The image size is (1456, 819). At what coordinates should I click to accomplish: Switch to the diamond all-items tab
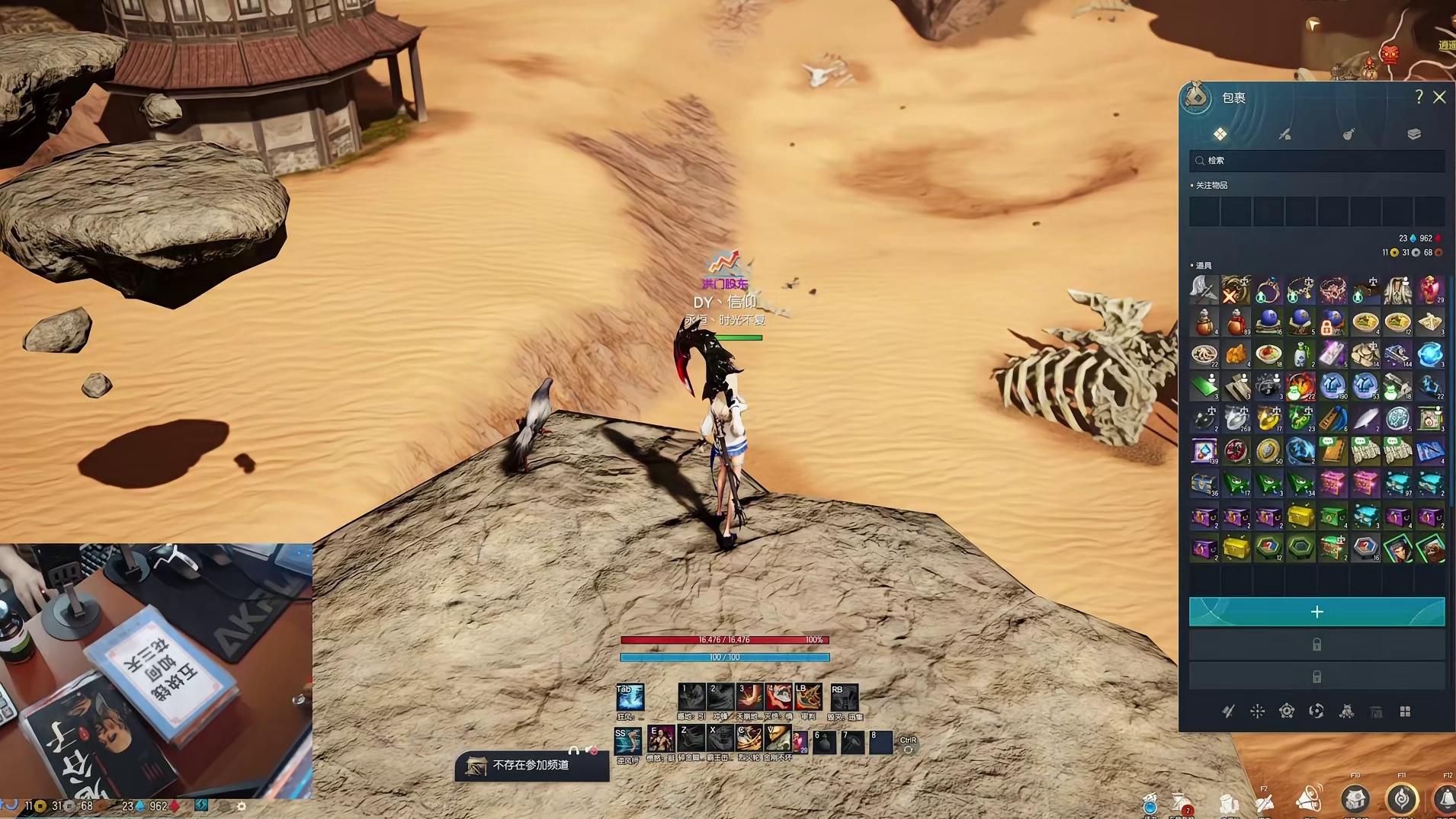click(x=1220, y=134)
